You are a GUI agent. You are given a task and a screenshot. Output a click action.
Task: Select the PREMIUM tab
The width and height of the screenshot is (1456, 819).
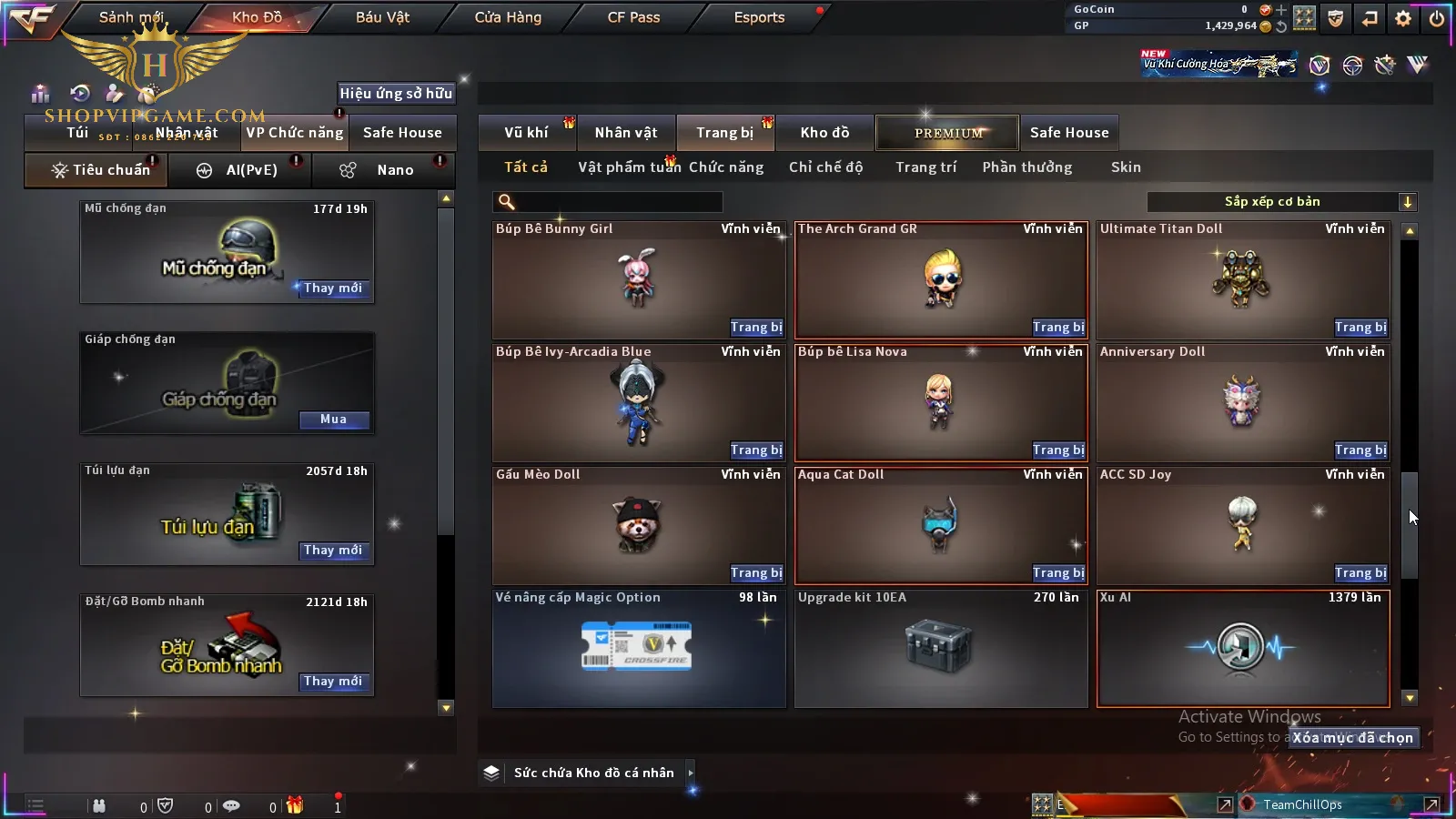click(947, 133)
